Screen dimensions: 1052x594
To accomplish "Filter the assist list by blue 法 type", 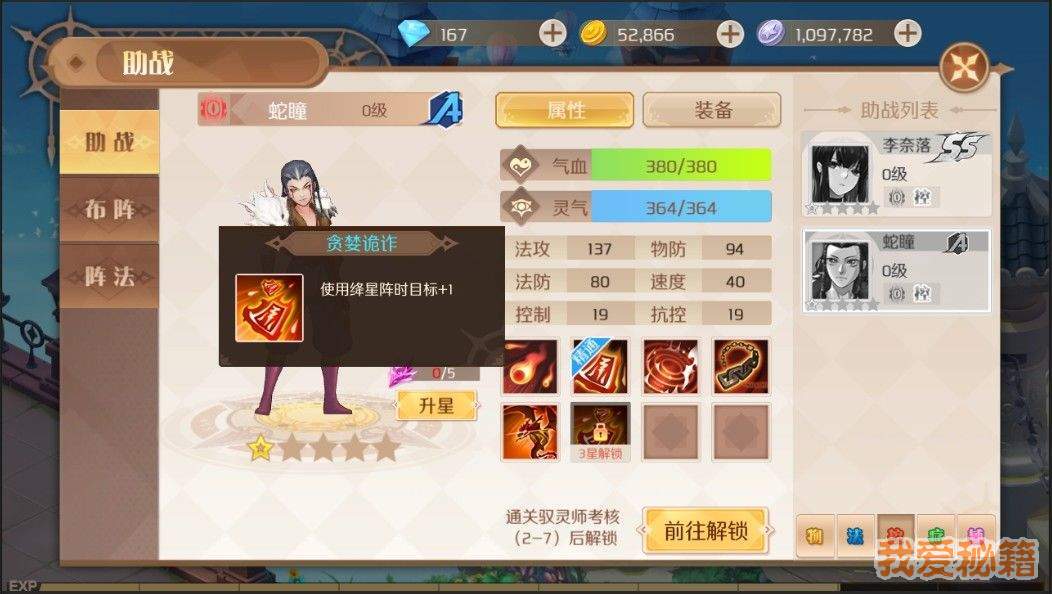I will pos(855,536).
